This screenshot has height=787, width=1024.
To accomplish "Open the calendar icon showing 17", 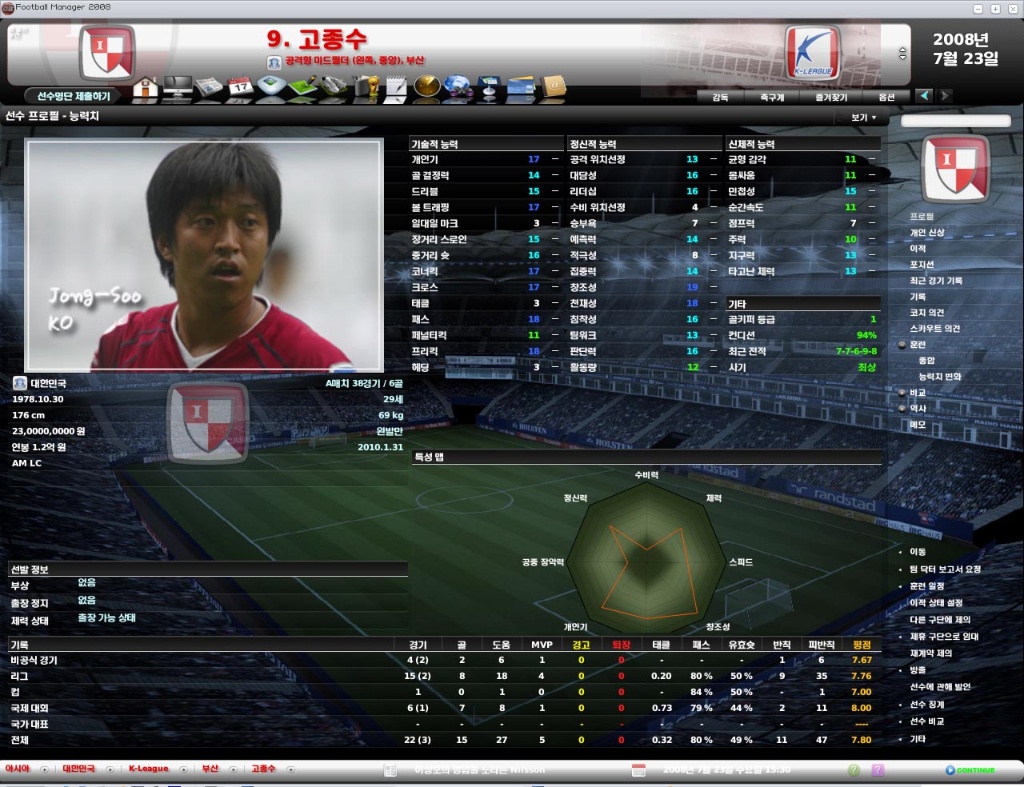I will click(241, 88).
